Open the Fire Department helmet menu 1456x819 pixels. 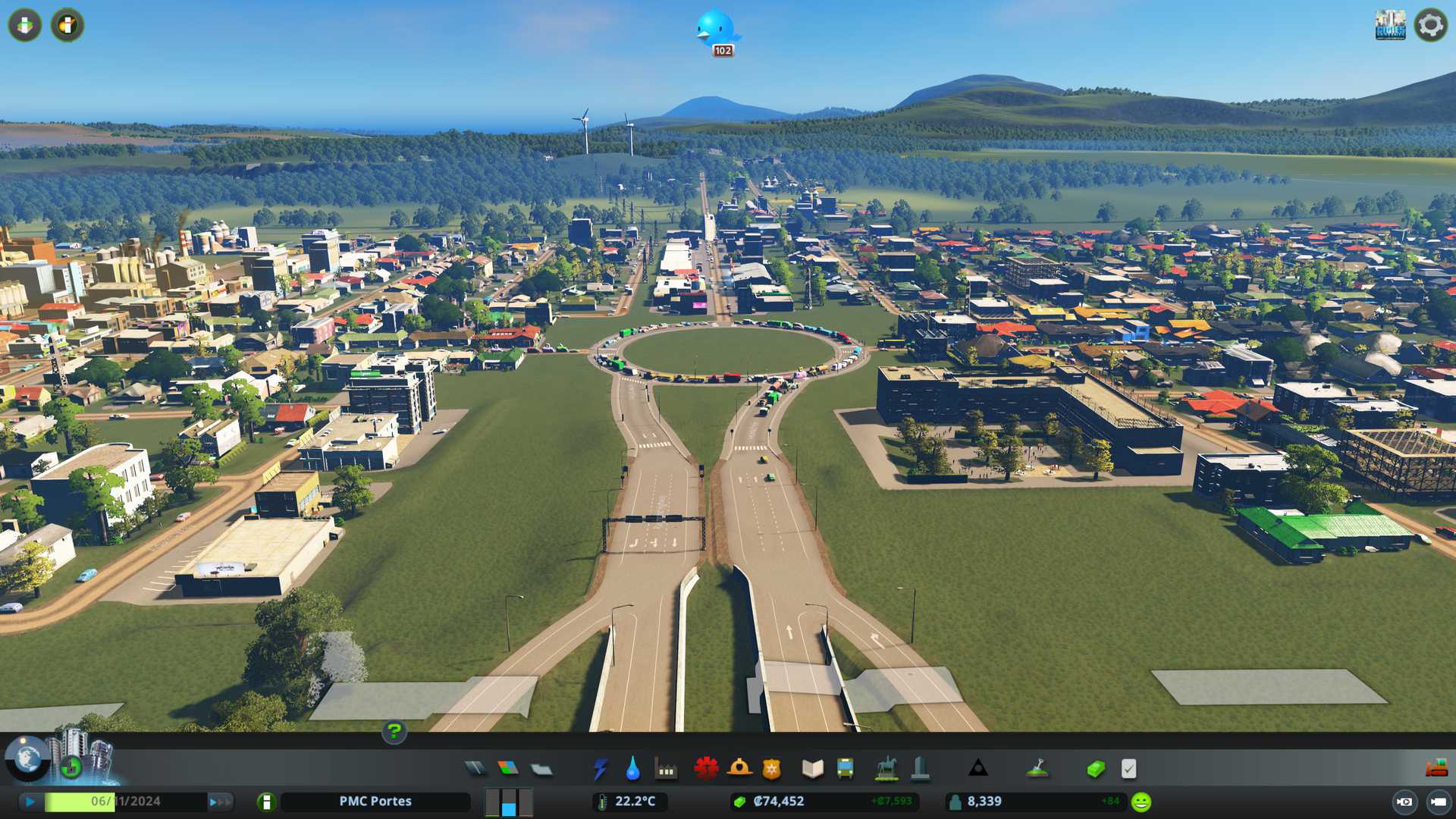(x=739, y=769)
